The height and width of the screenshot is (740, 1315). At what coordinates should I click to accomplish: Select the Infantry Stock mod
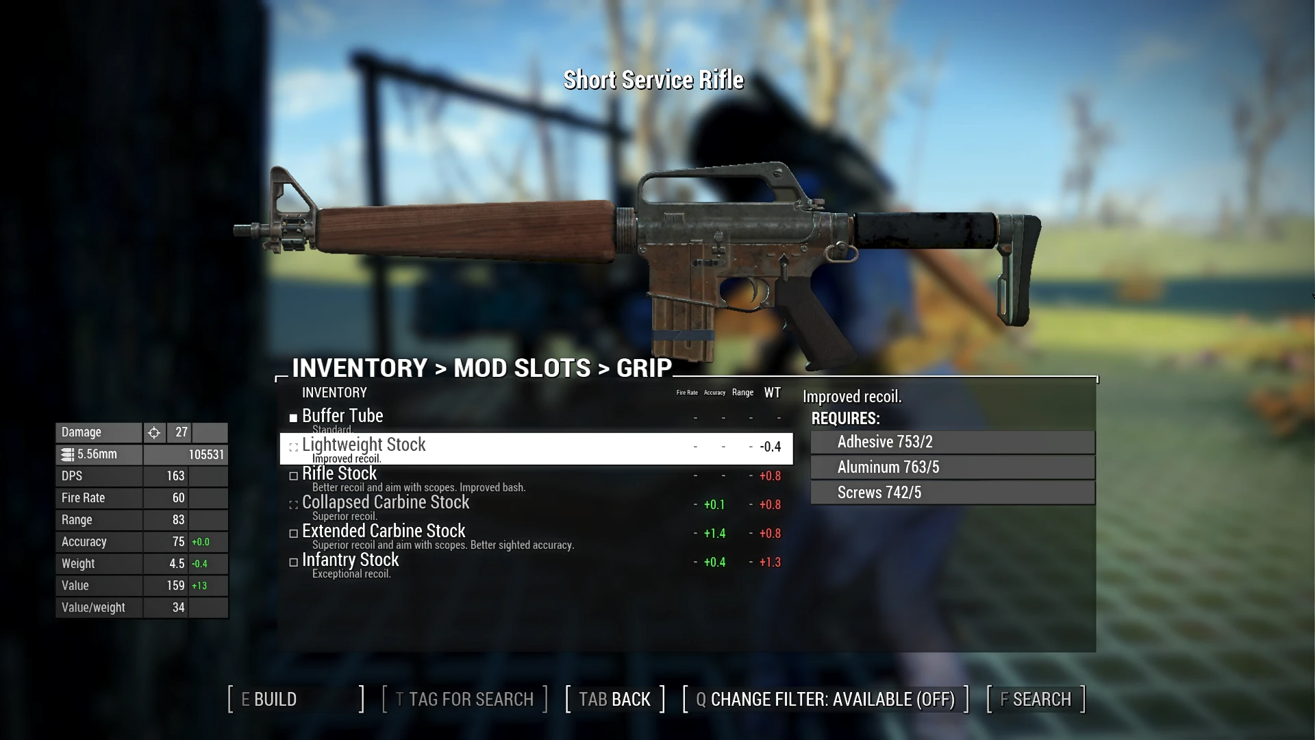350,561
